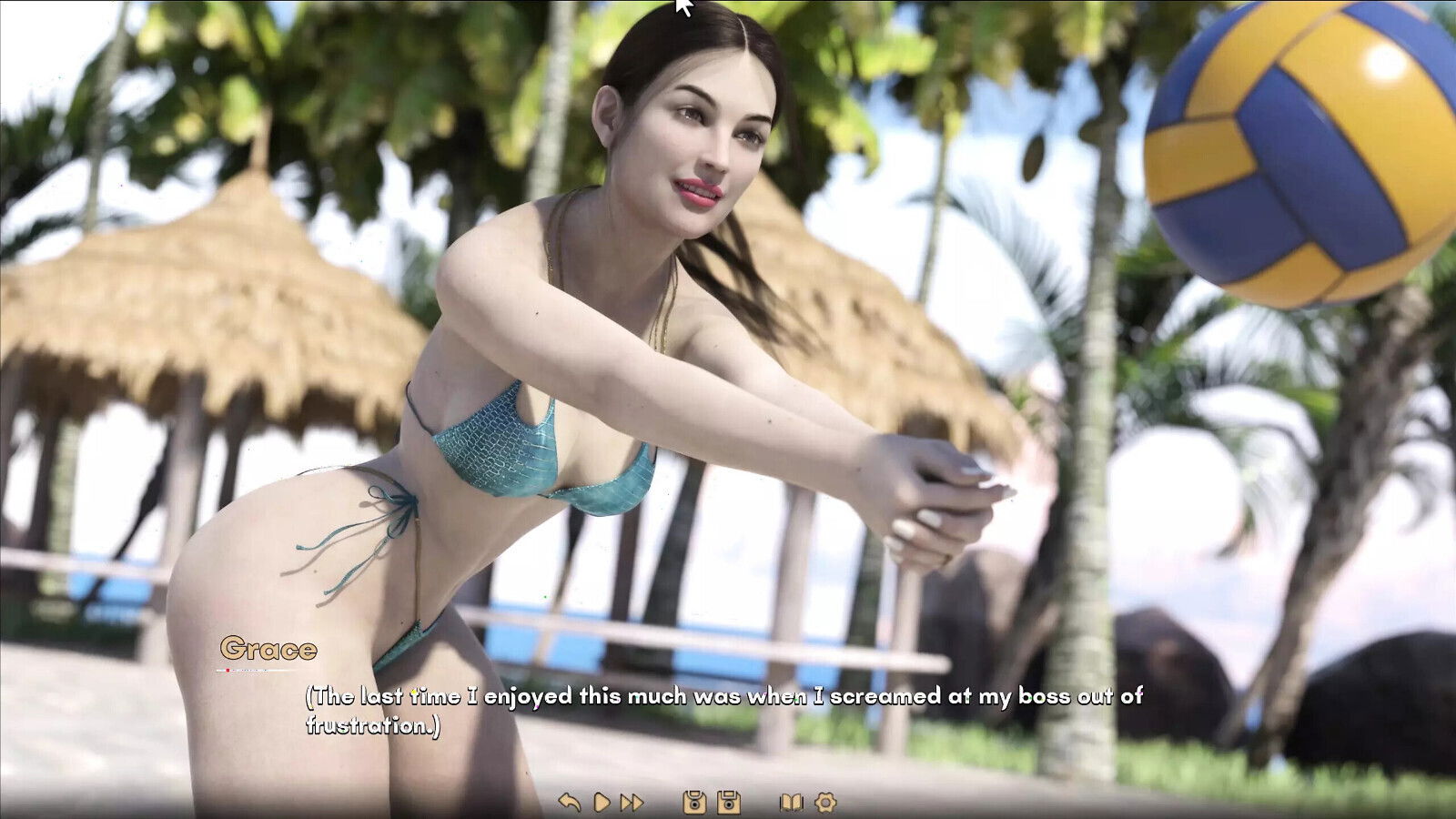Screen dimensions: 1456x819
Task: Open settings with the gear icon
Action: click(x=825, y=802)
